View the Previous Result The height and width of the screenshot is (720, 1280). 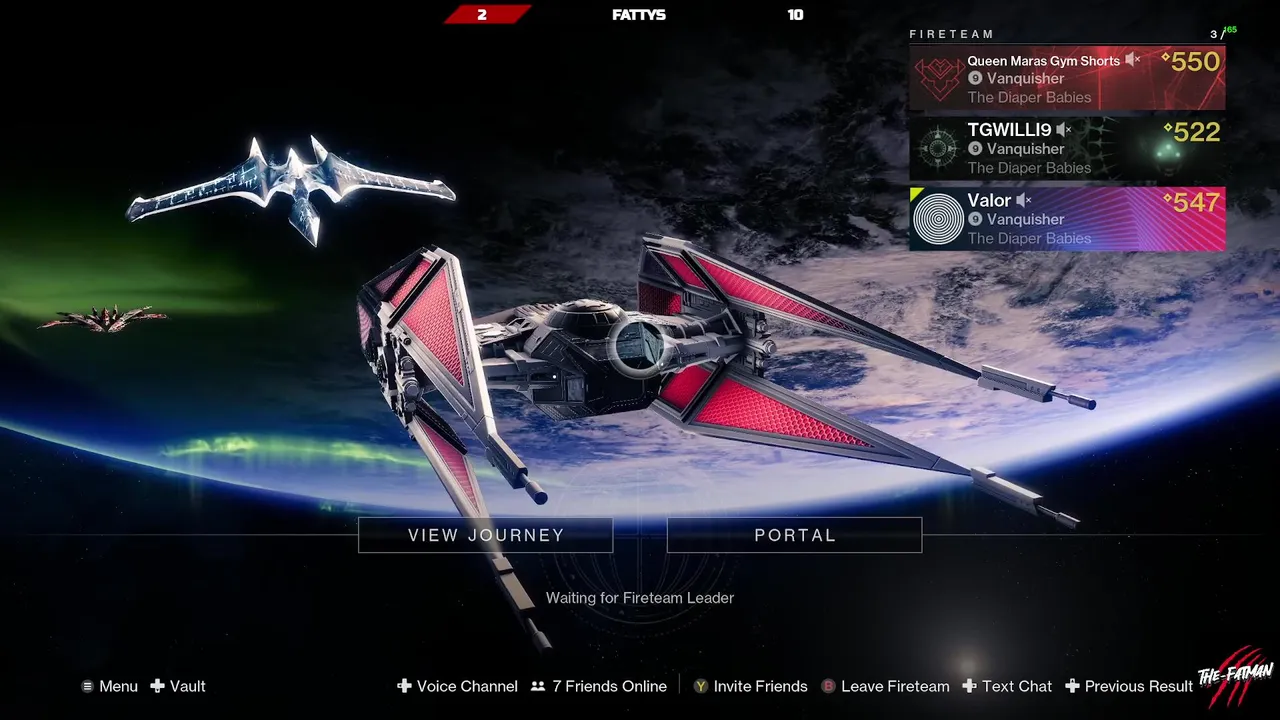(x=1129, y=686)
